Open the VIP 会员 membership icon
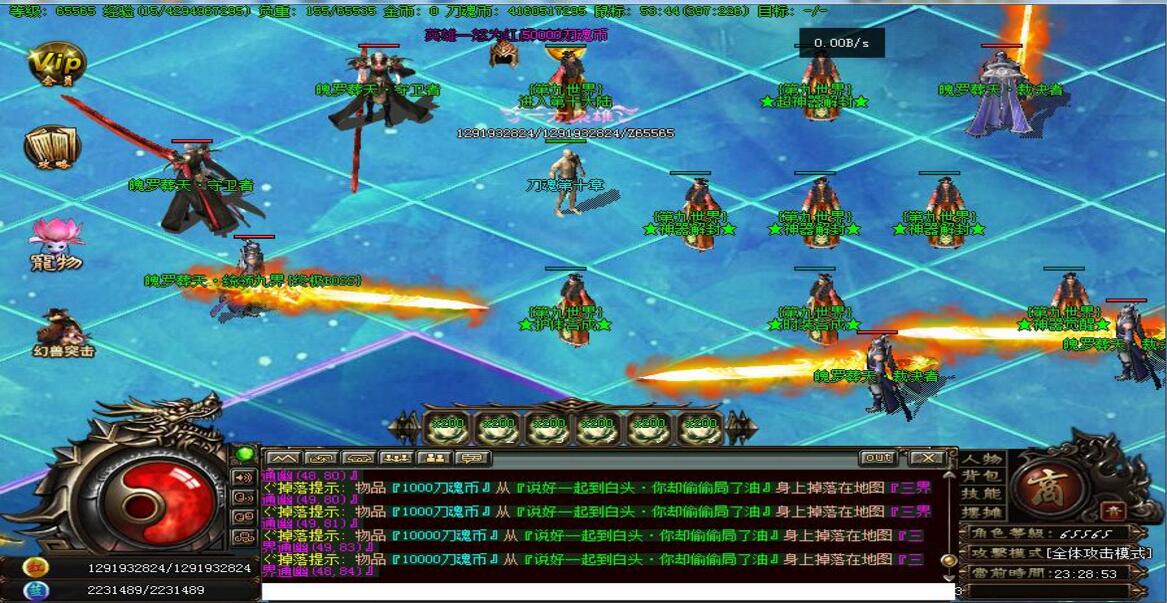 tap(56, 65)
